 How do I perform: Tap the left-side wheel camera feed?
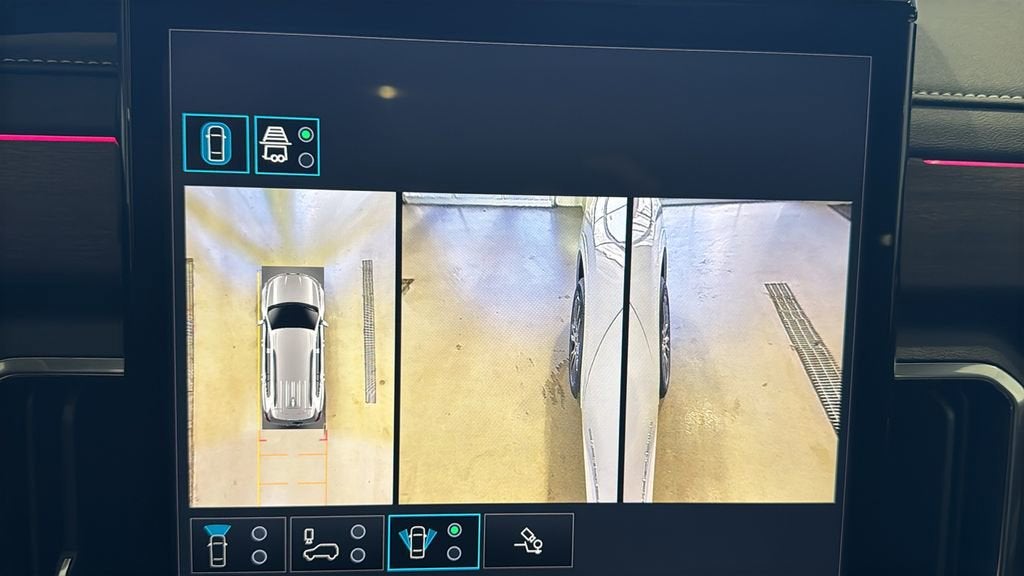coord(511,349)
